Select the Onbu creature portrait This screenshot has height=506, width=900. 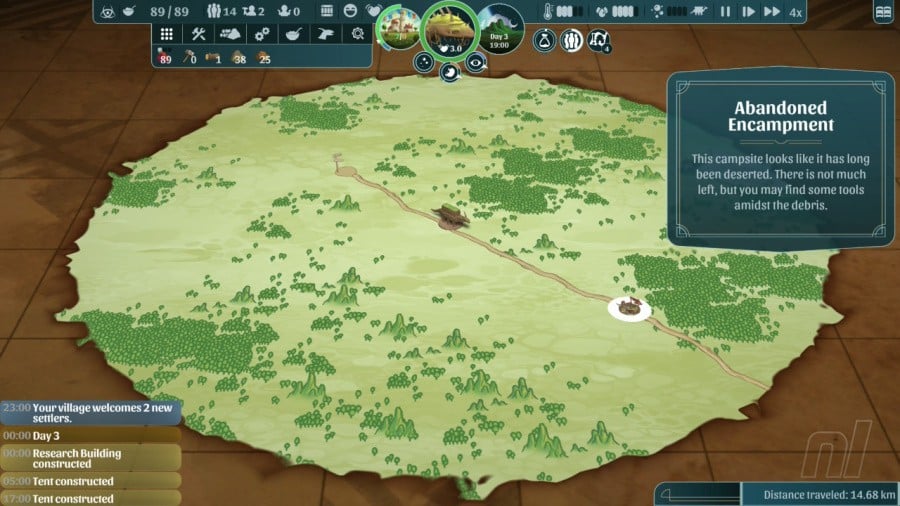[448, 28]
